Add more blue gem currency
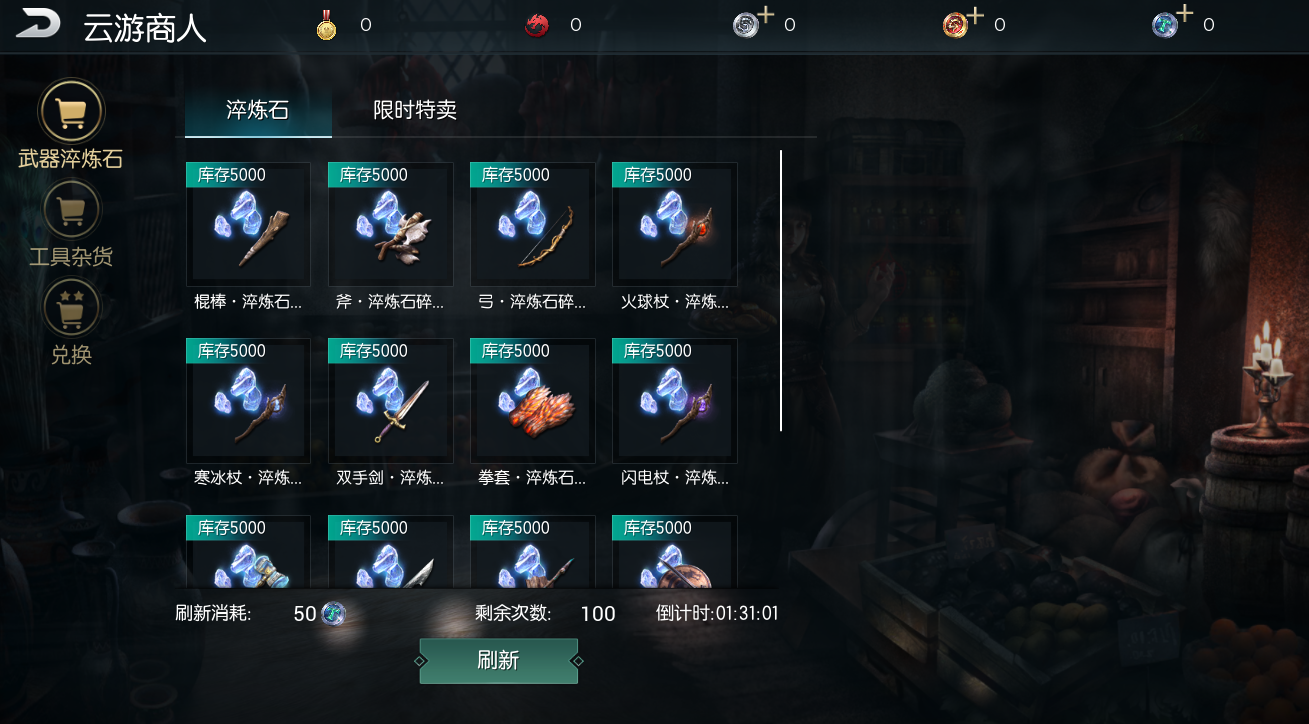 tap(1184, 14)
